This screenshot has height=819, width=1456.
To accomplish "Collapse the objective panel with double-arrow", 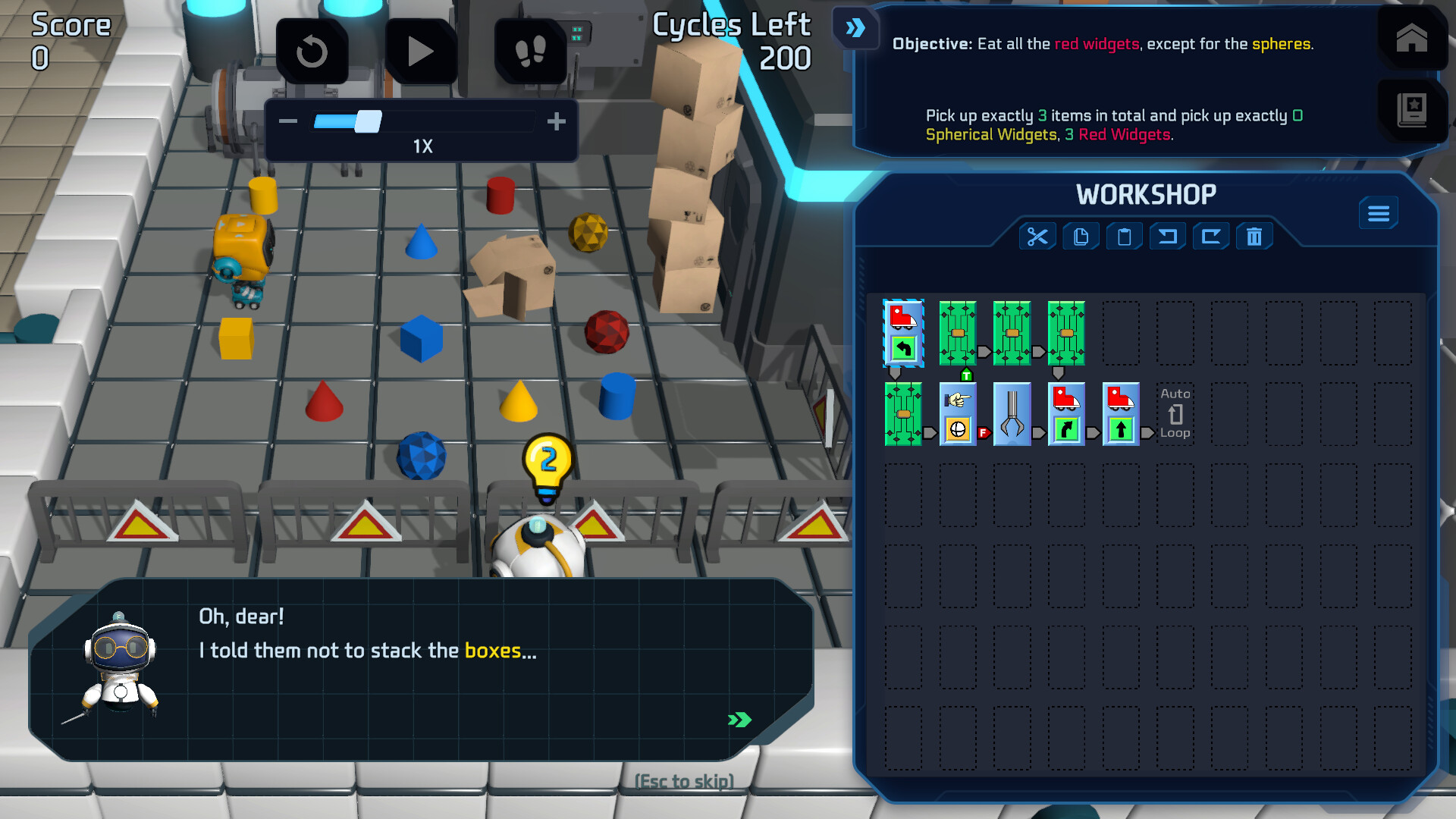I will pos(855,29).
